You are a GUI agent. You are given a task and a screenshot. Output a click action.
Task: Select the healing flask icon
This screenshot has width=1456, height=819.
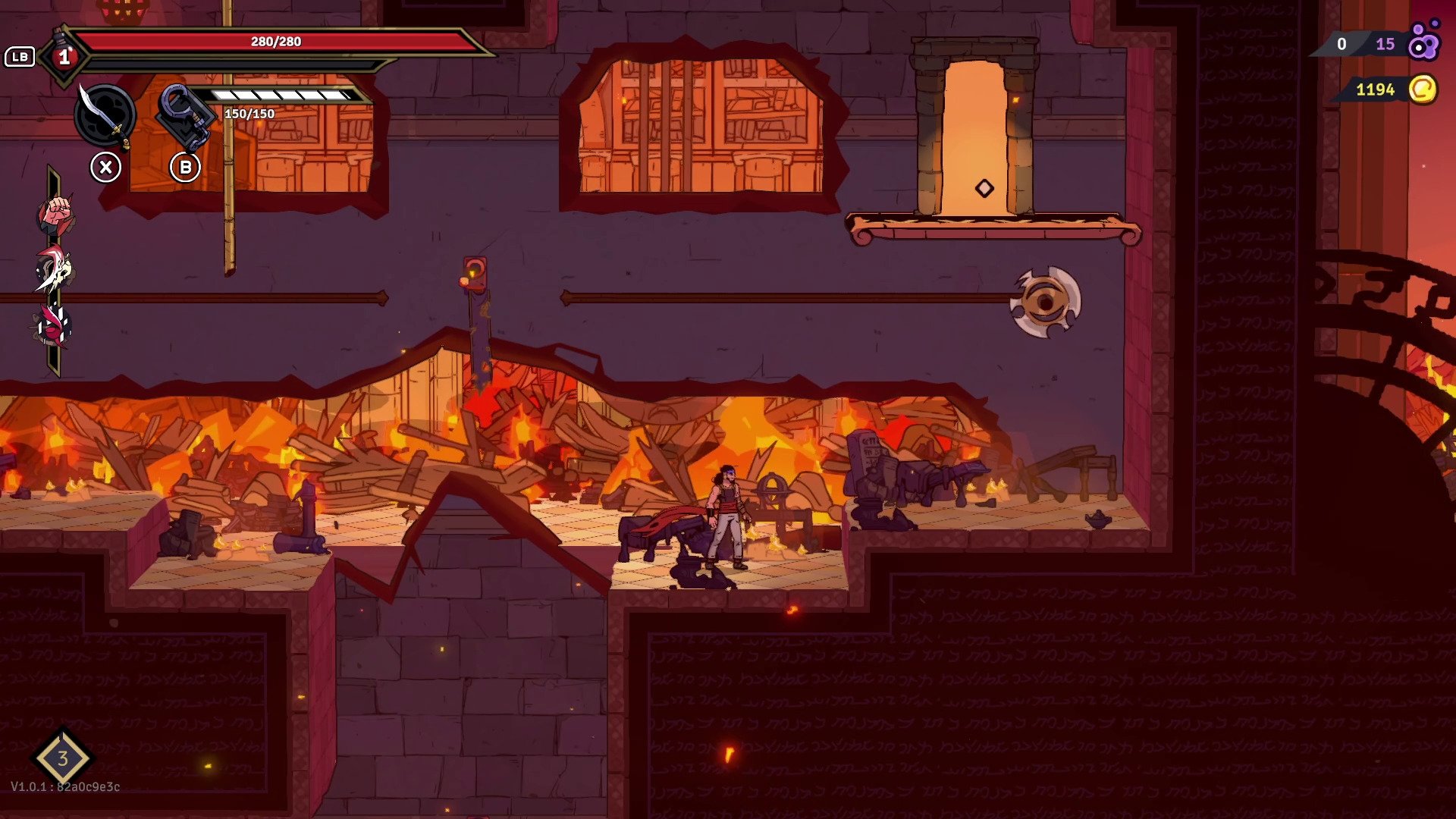pos(64,55)
